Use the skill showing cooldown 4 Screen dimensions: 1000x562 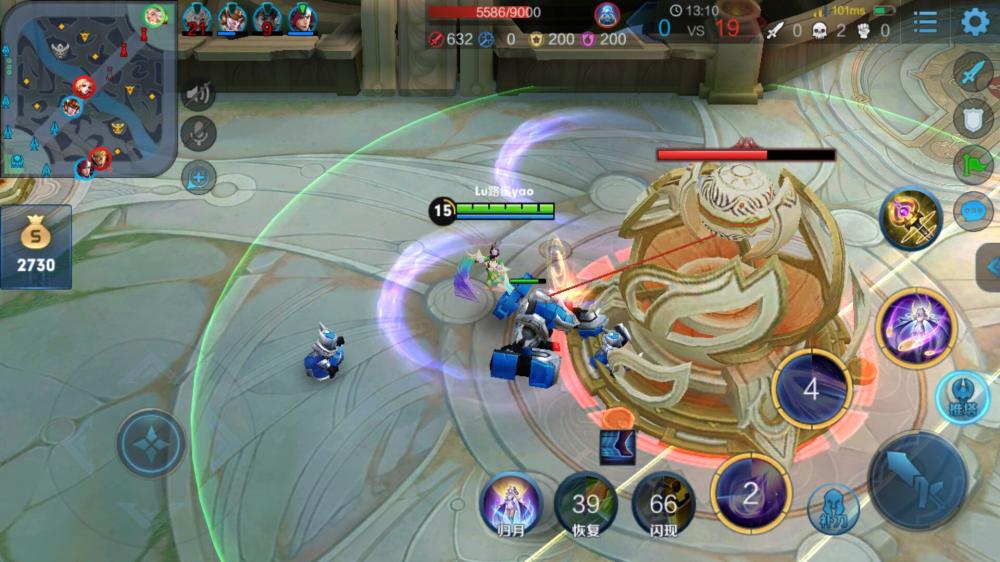point(811,388)
